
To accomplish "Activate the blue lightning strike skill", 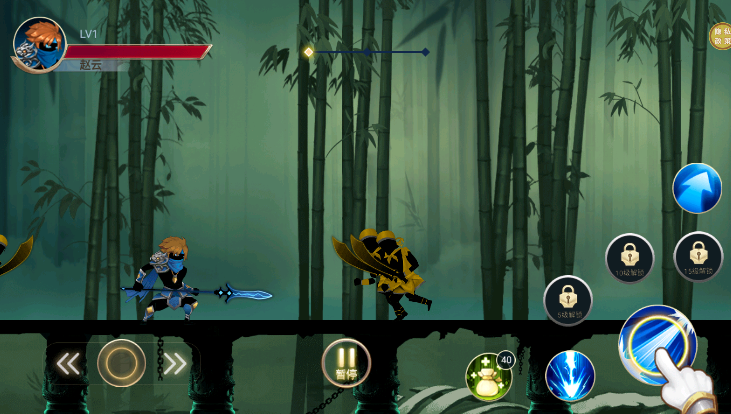I will (x=570, y=377).
